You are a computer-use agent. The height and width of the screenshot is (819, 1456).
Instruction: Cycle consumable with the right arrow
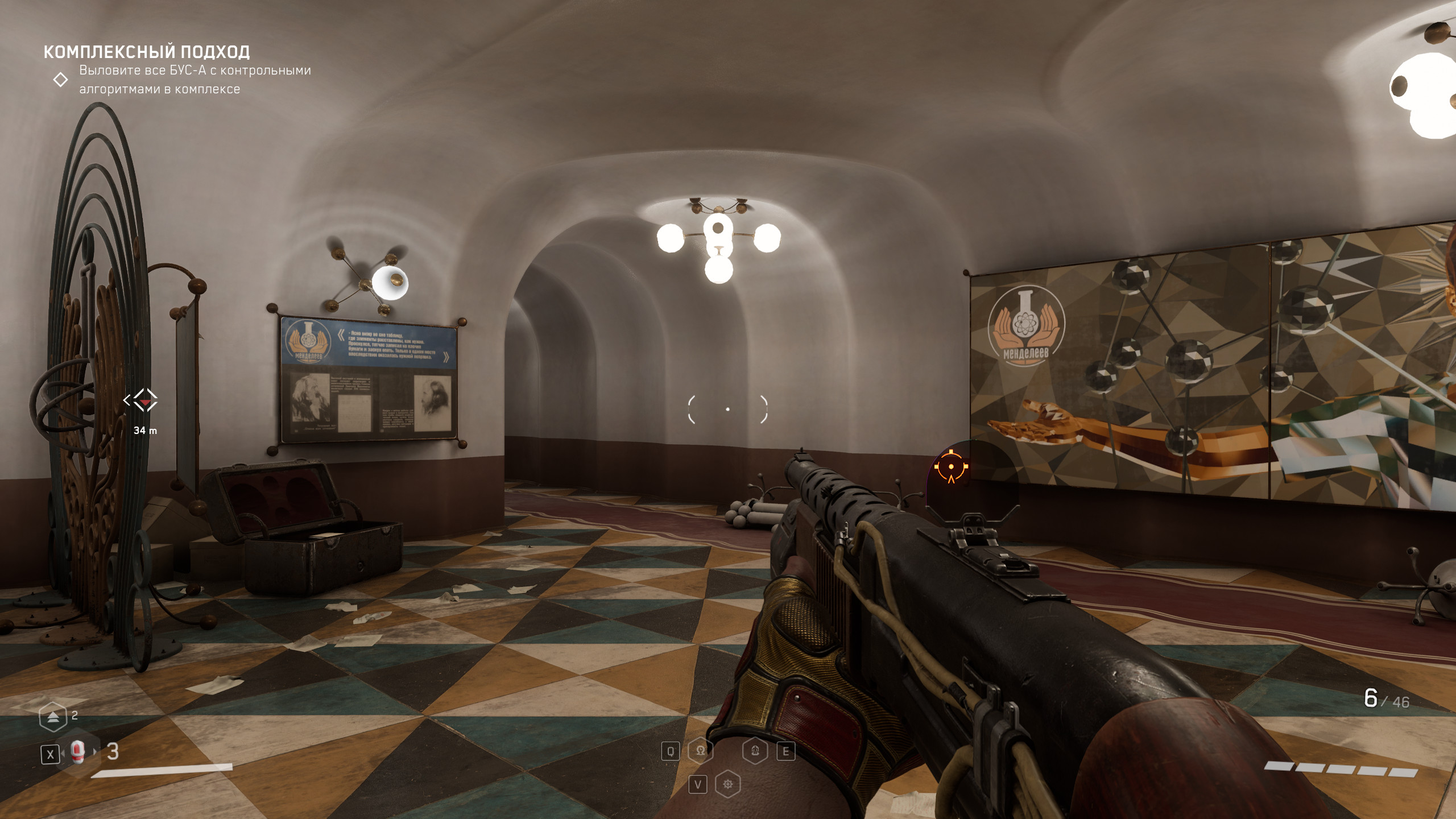click(x=95, y=752)
